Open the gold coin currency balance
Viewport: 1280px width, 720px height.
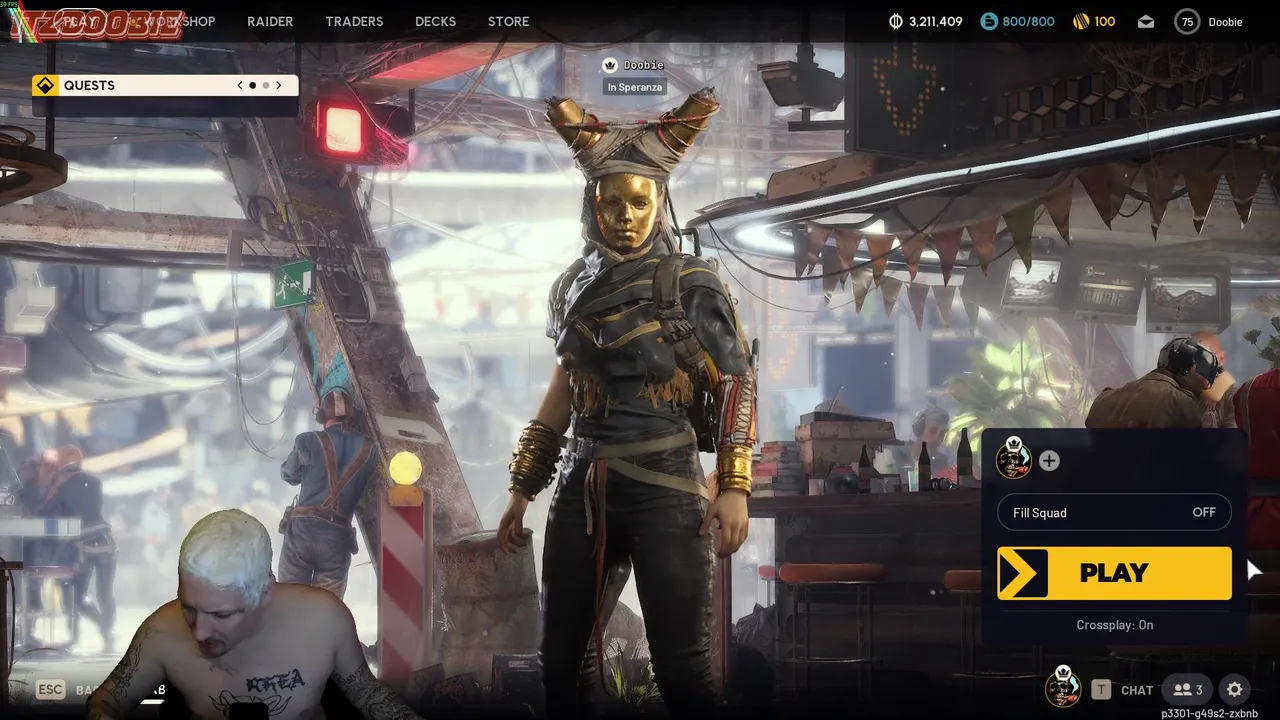(1093, 21)
